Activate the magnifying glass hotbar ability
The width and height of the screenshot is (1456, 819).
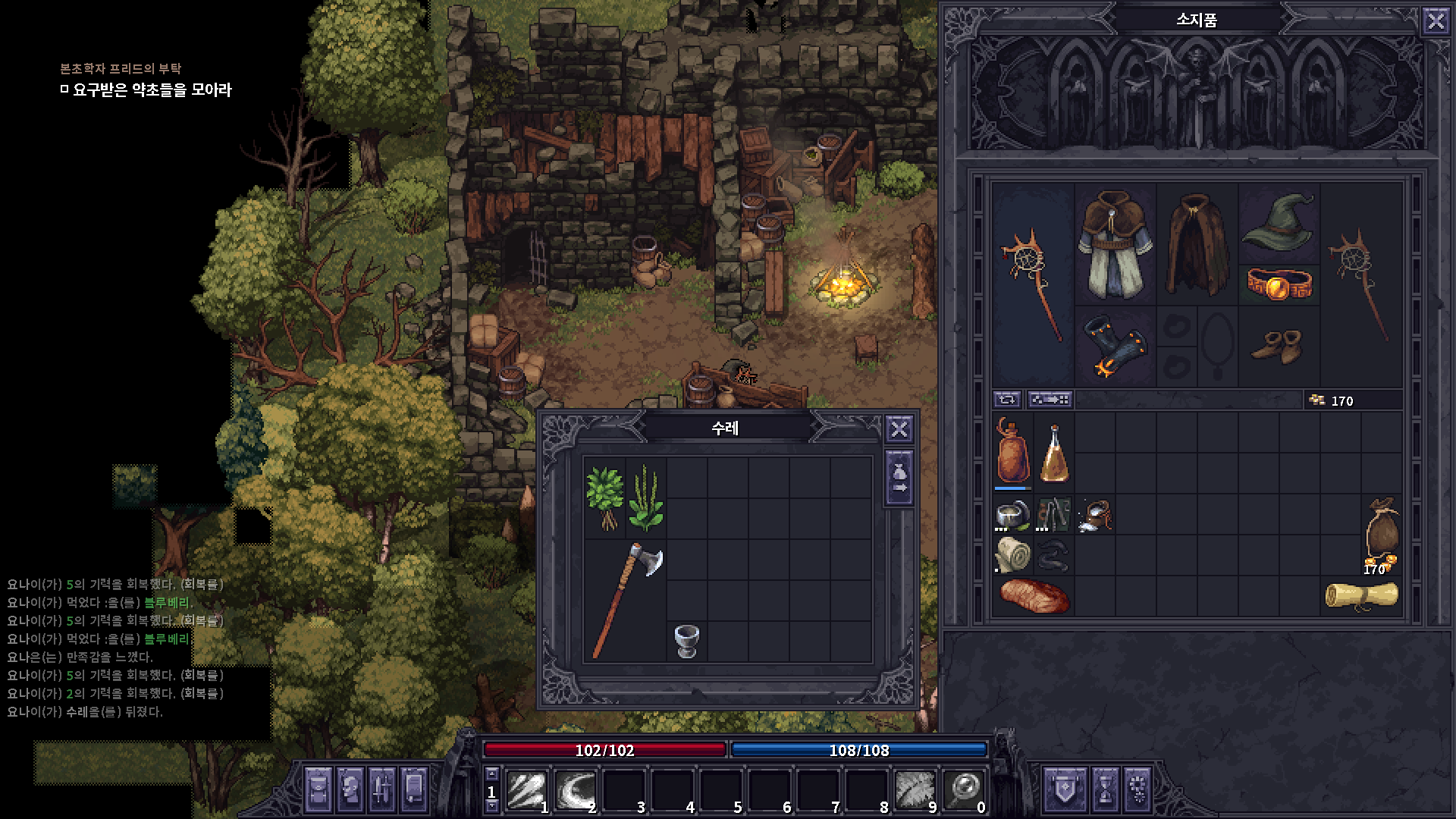pos(964,790)
